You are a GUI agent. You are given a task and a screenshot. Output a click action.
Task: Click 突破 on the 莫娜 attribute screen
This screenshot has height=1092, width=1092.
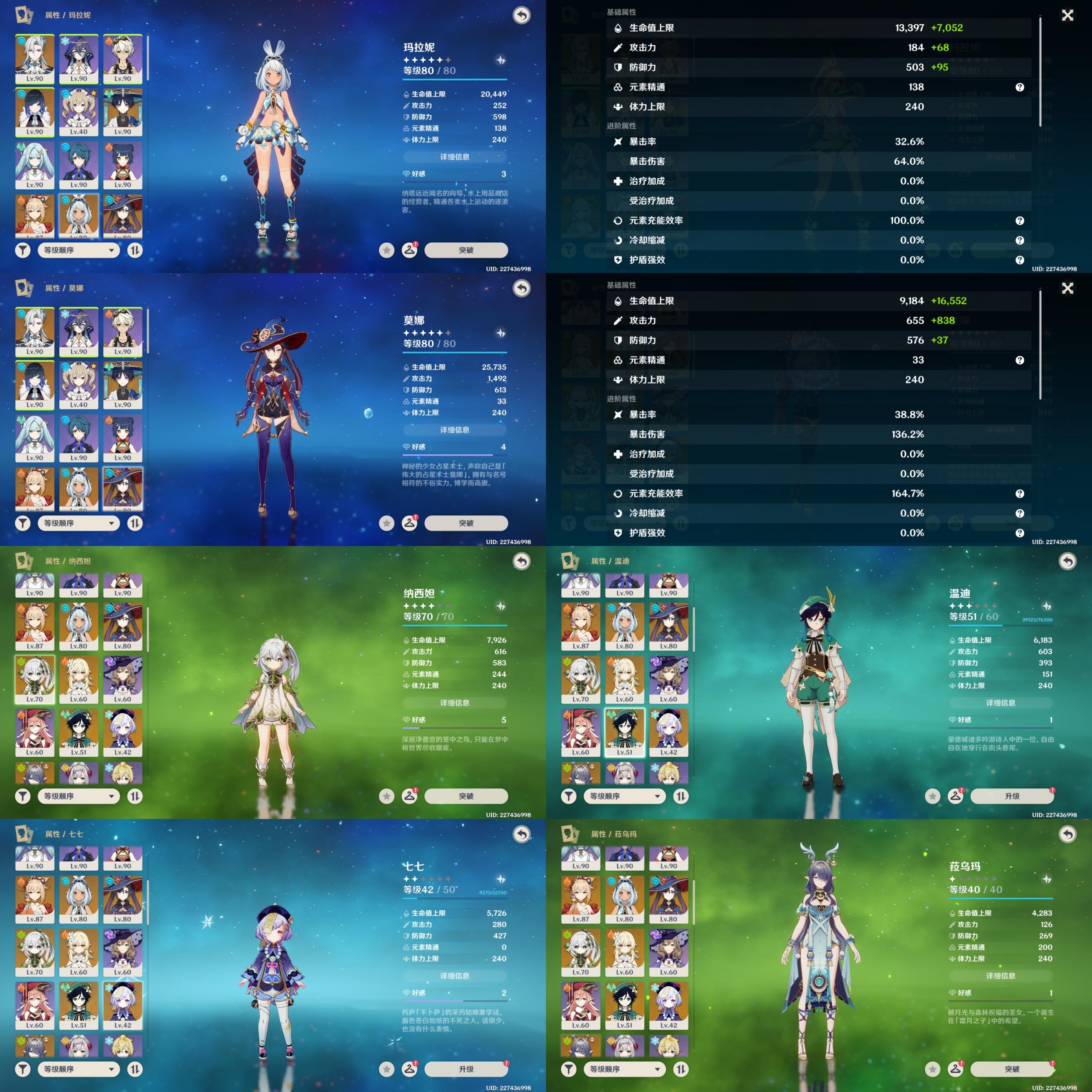[x=466, y=523]
